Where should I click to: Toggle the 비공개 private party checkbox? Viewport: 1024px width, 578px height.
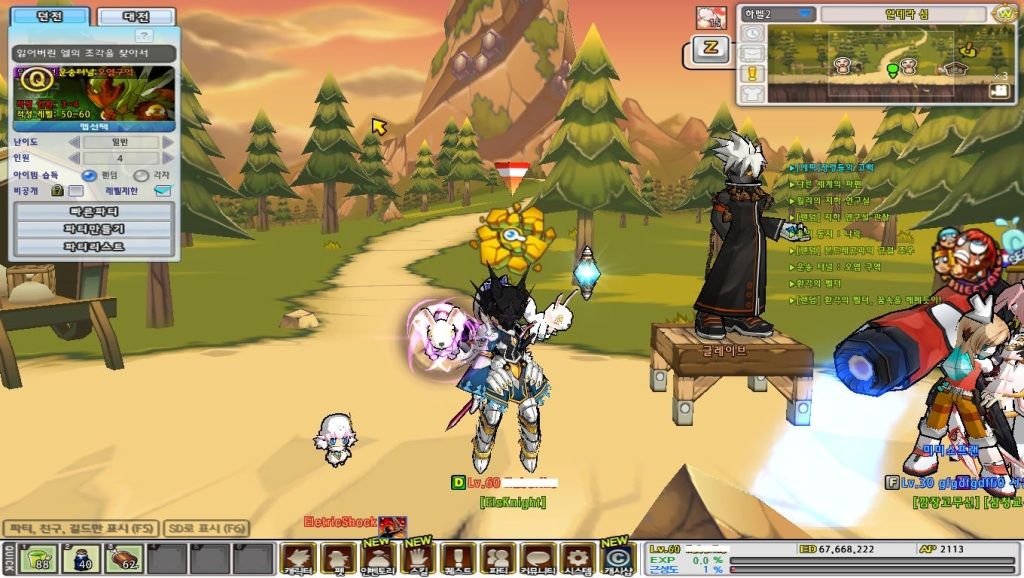pyautogui.click(x=76, y=191)
